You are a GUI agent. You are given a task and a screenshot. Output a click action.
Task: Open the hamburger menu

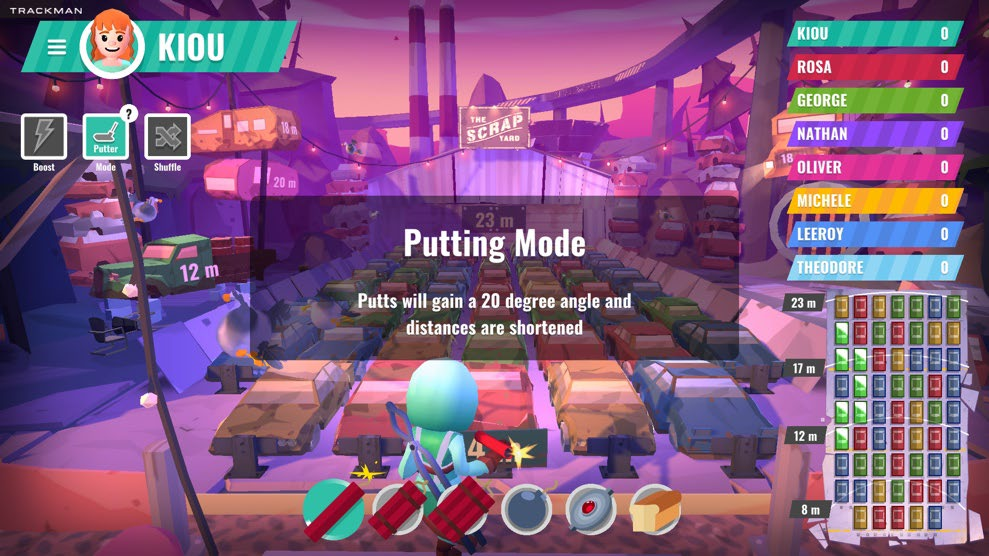coord(57,47)
